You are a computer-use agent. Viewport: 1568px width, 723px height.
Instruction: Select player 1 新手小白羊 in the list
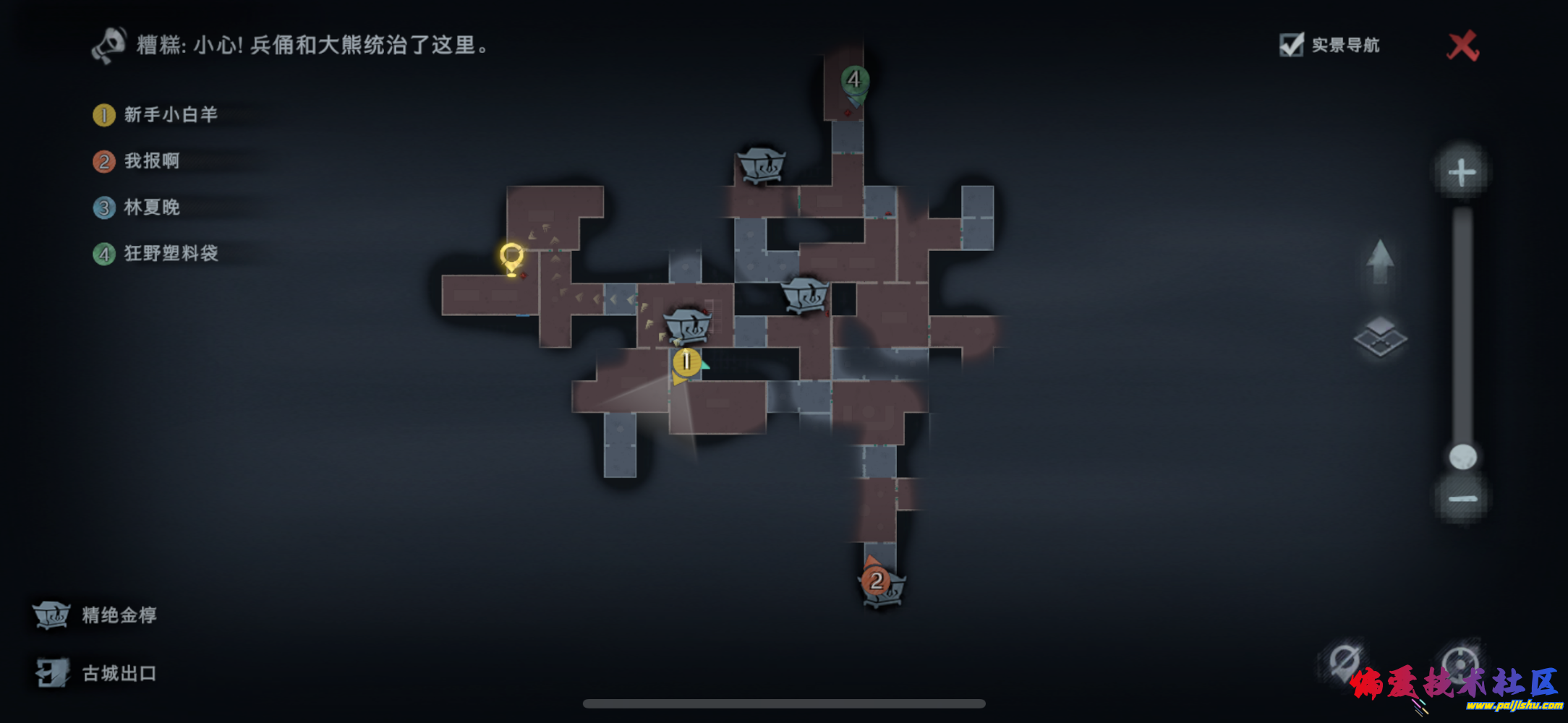(x=170, y=115)
